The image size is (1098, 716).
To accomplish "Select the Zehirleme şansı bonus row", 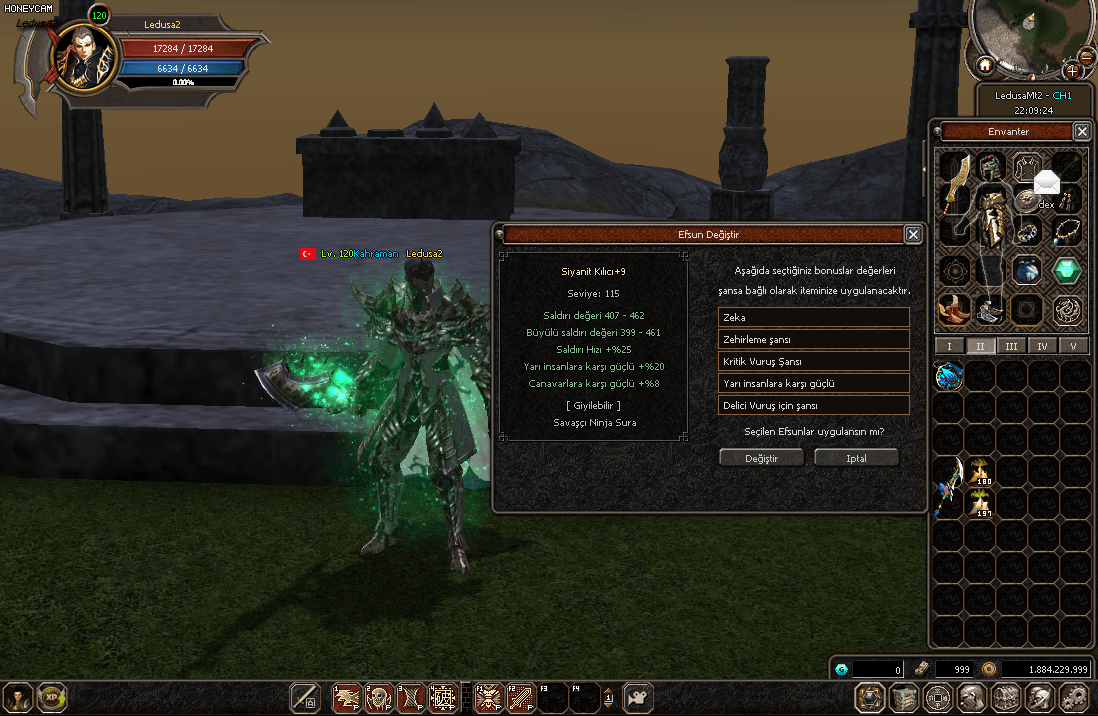I will [x=813, y=339].
